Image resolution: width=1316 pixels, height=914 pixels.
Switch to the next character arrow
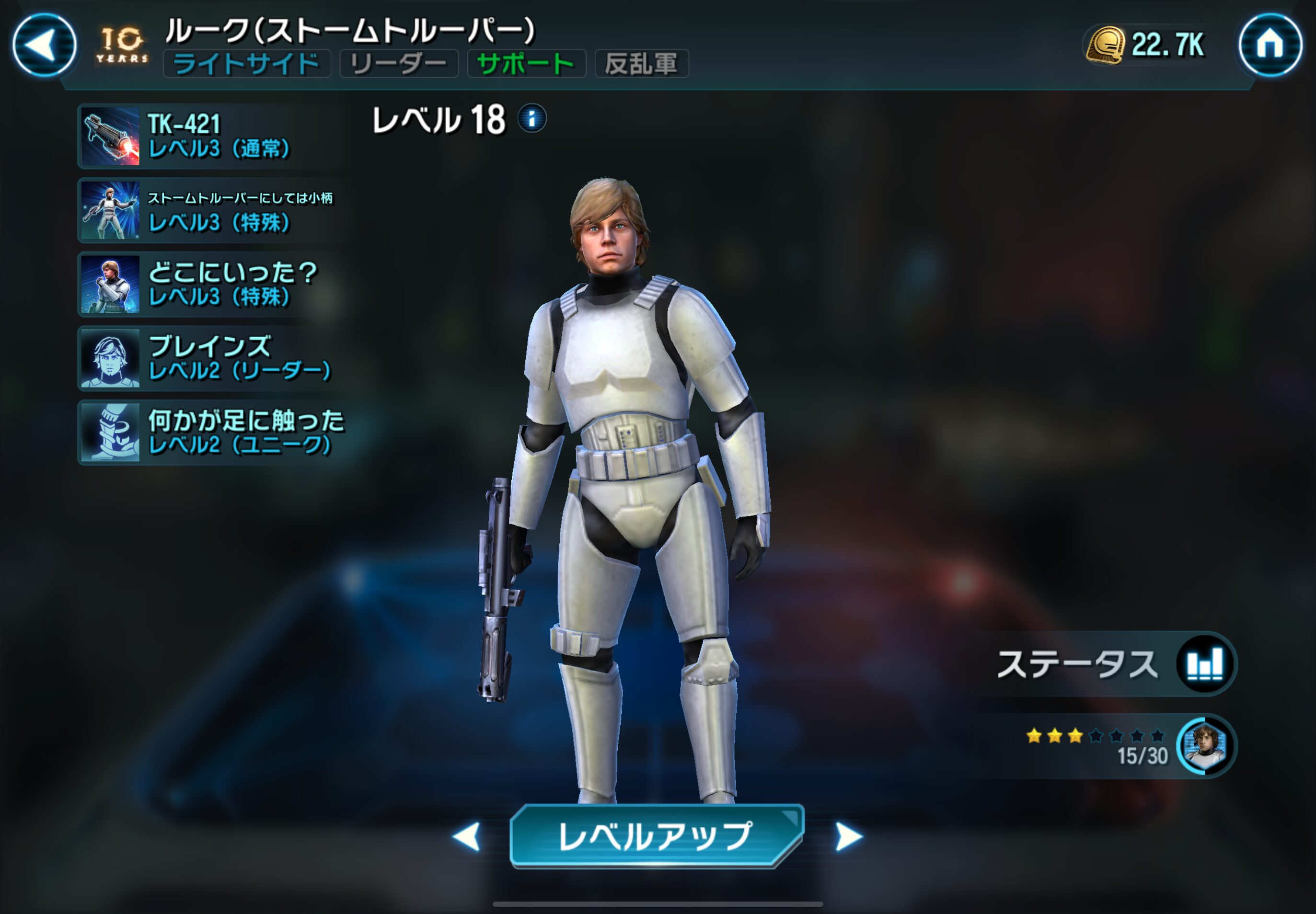pyautogui.click(x=848, y=837)
